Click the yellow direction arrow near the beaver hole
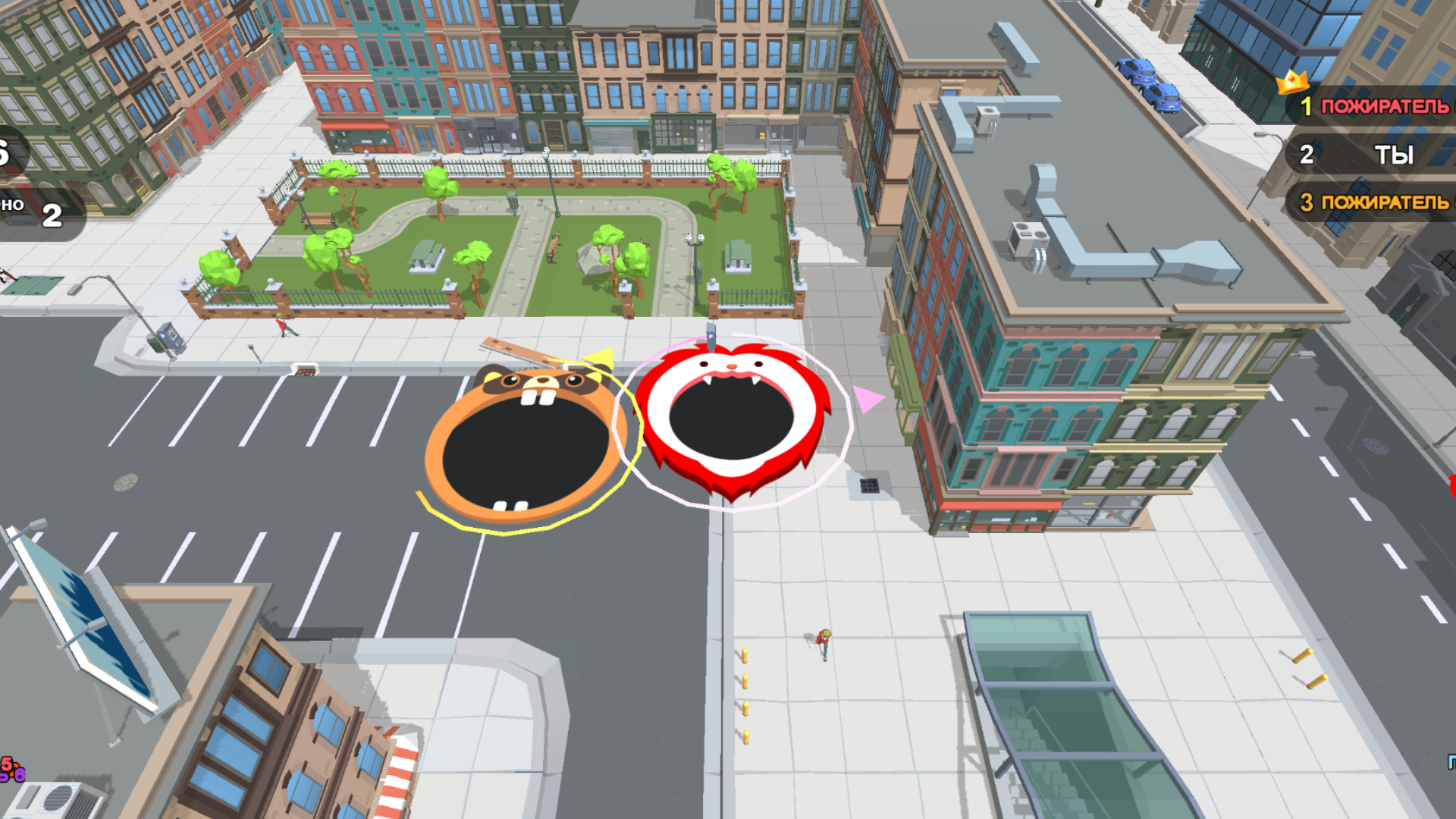Screen dimensions: 1456x819 click(x=599, y=359)
